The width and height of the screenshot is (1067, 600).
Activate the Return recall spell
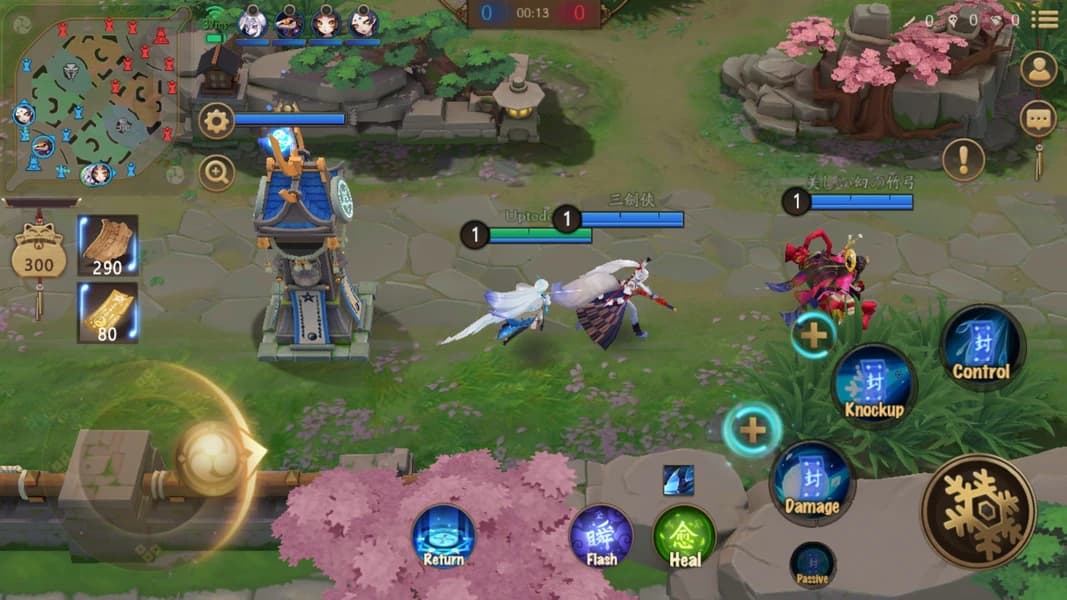tap(443, 535)
